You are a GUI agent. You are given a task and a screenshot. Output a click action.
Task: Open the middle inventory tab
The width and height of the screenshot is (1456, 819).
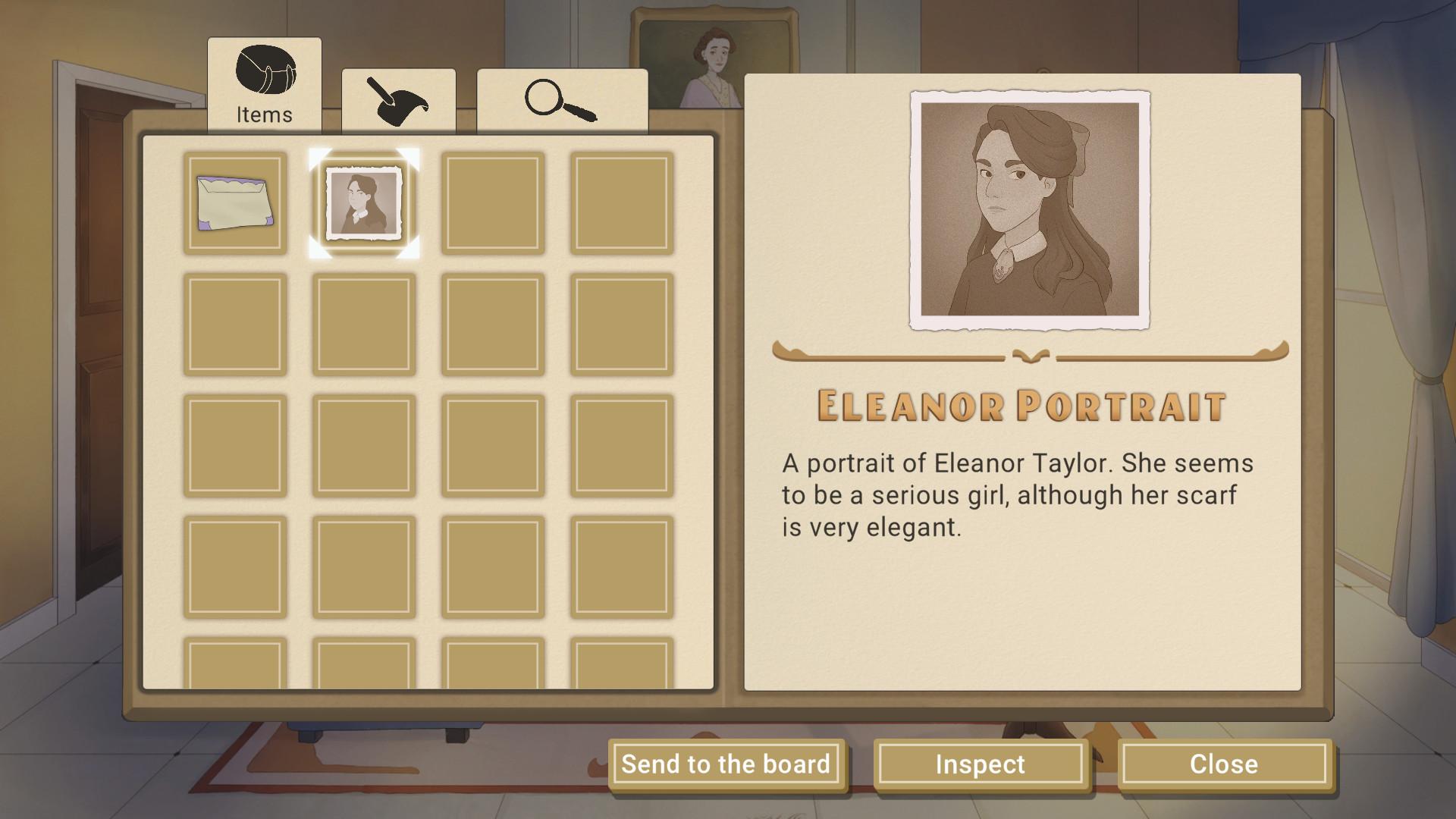click(398, 102)
